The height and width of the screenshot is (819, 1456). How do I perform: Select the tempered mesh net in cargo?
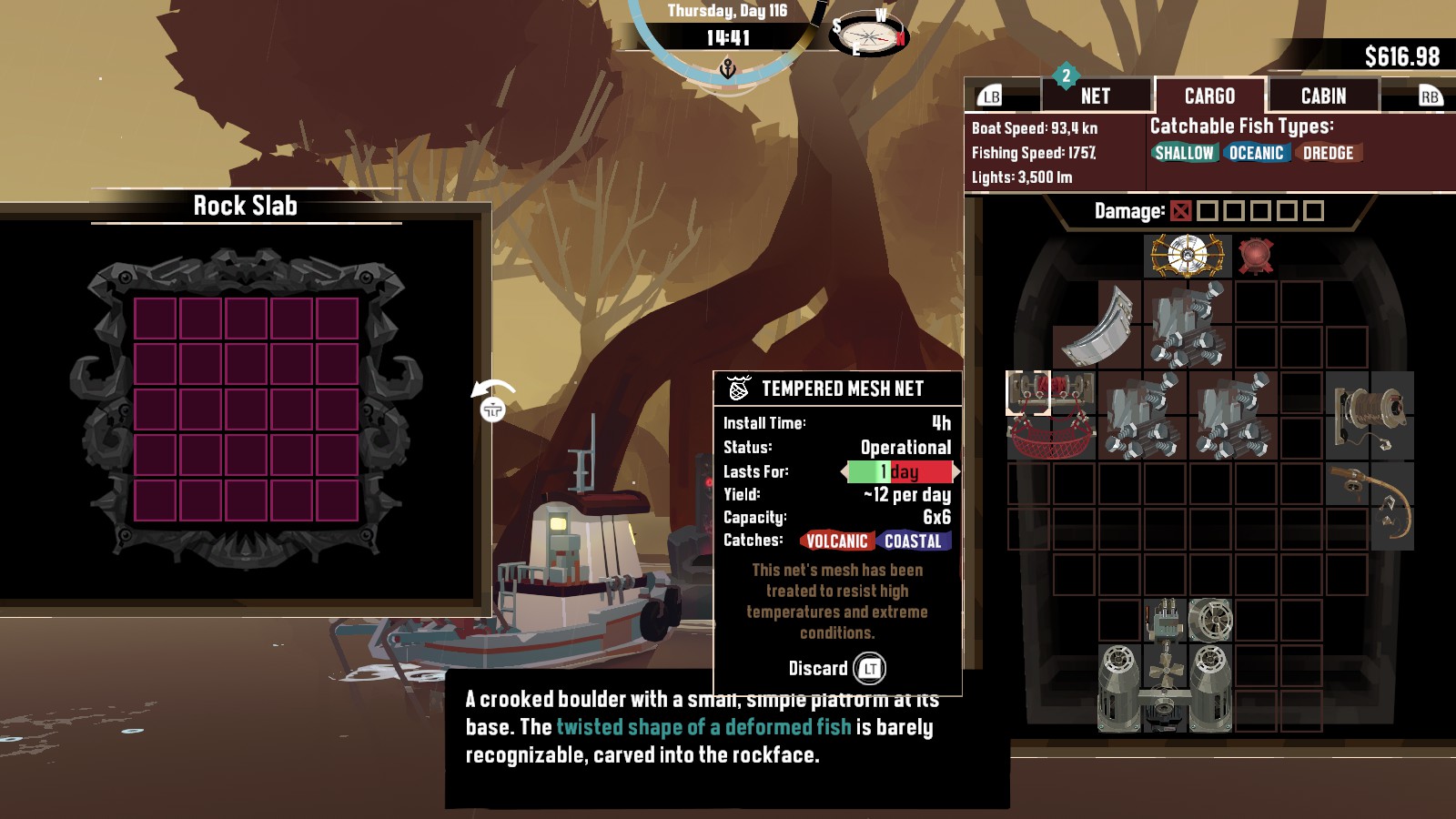click(x=1050, y=415)
